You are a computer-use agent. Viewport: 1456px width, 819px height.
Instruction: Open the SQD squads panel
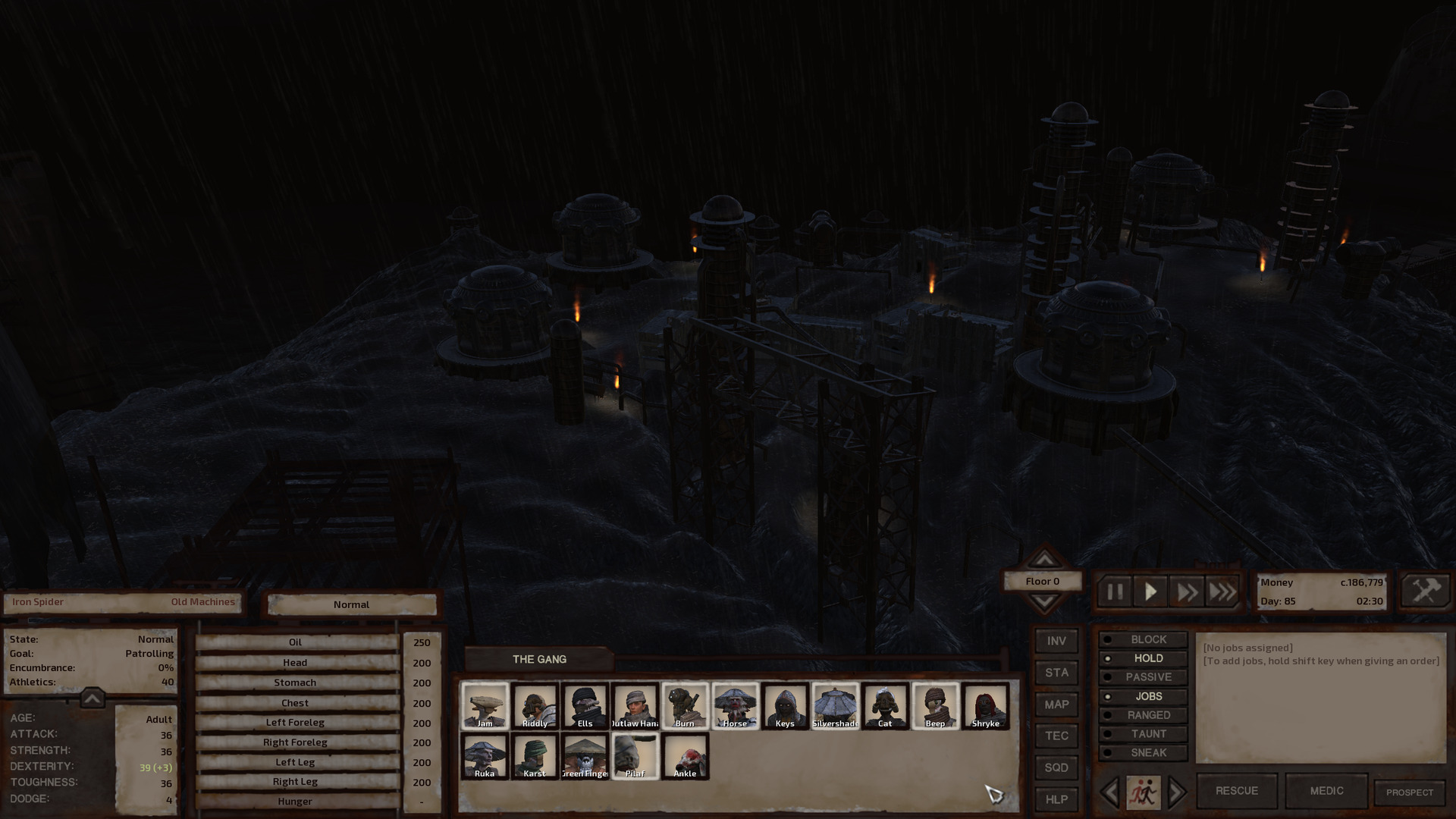point(1056,768)
